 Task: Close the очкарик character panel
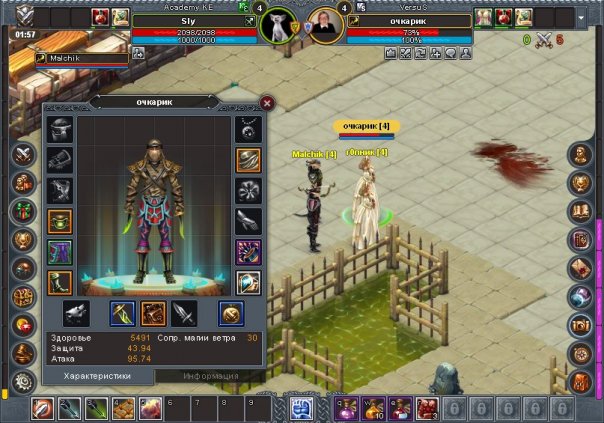coord(267,102)
